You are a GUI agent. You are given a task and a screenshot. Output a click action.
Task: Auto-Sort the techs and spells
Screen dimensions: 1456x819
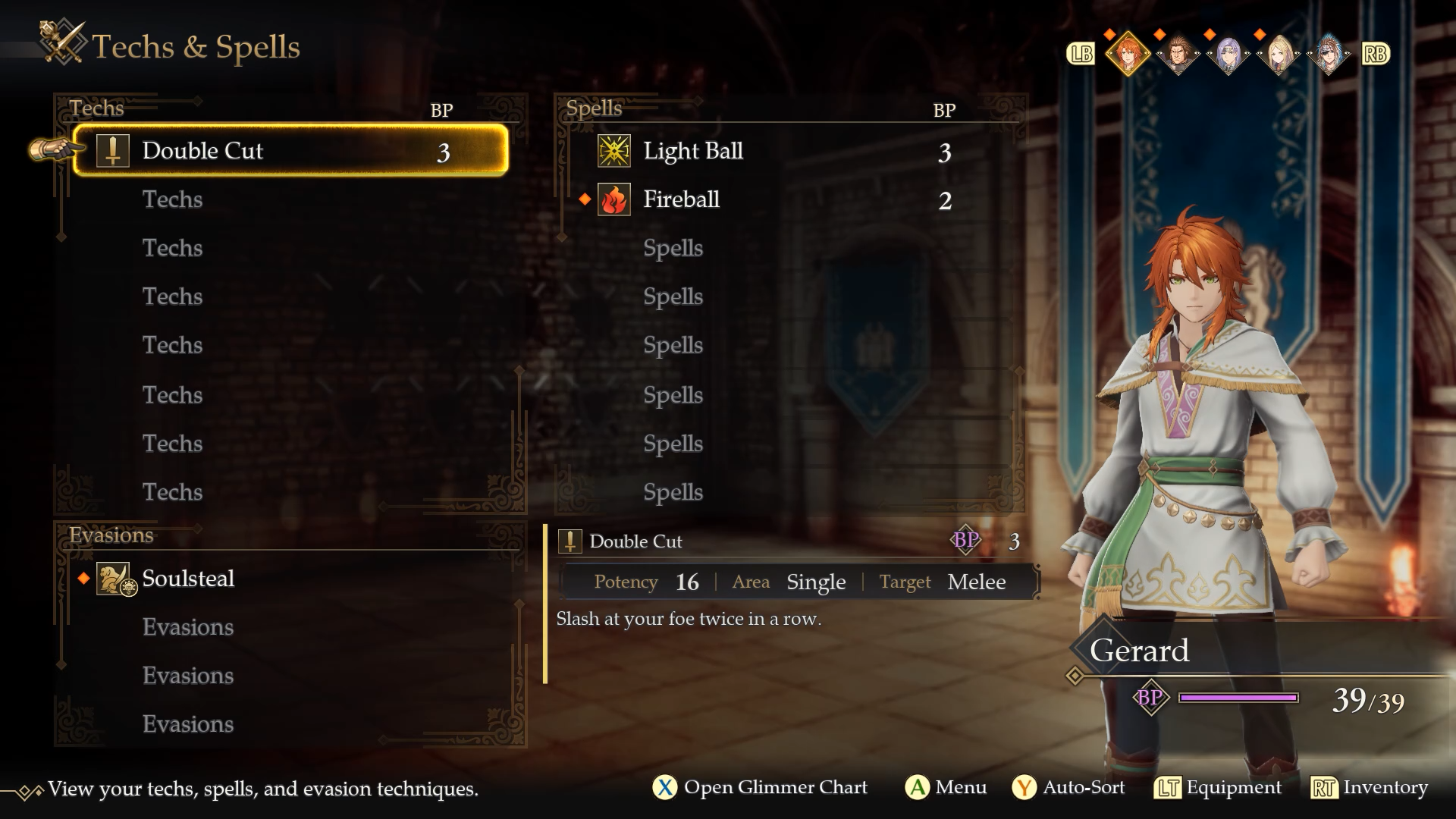click(1069, 788)
